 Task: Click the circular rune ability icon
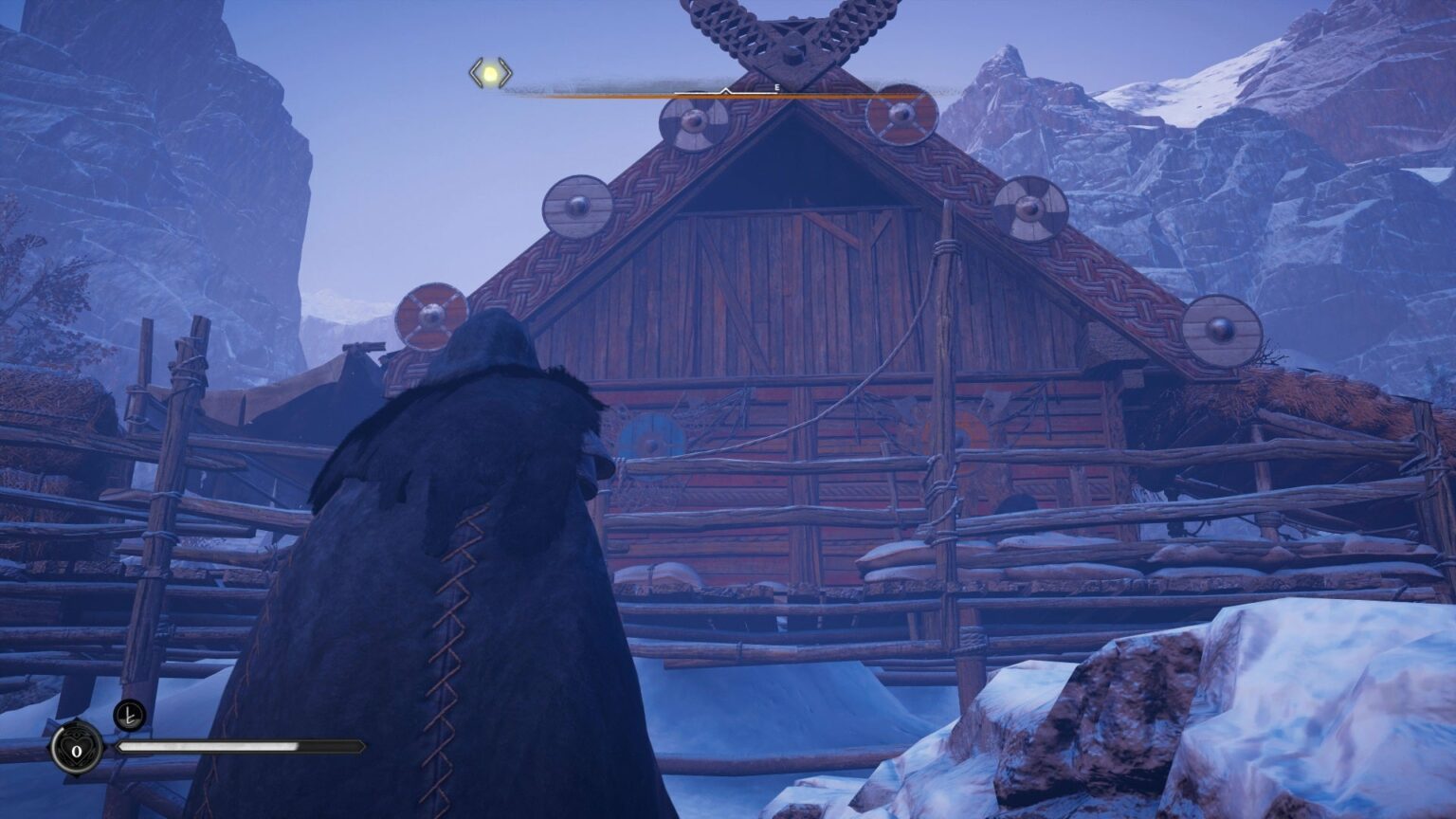129,715
